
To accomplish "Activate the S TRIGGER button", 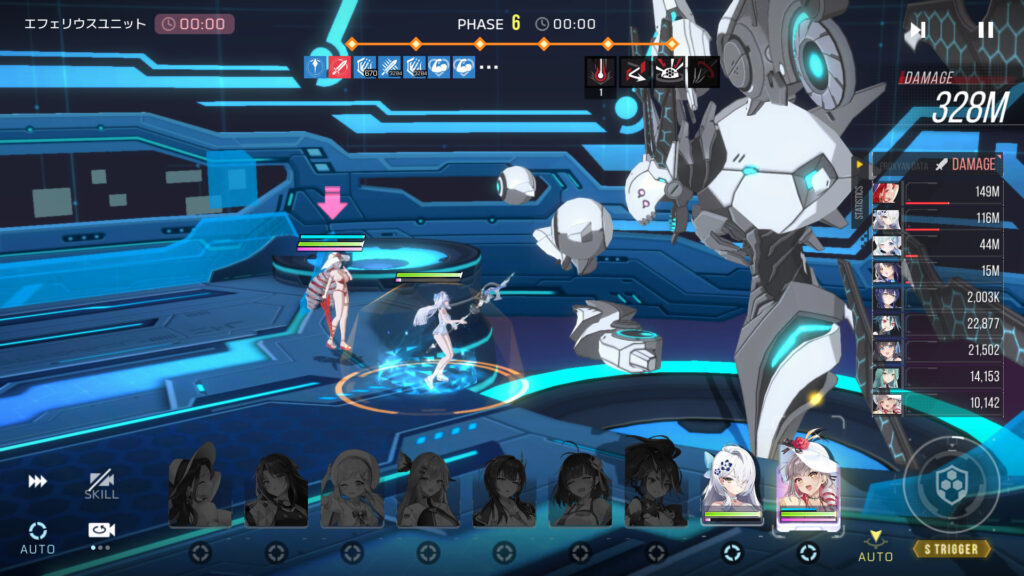I will tap(951, 549).
